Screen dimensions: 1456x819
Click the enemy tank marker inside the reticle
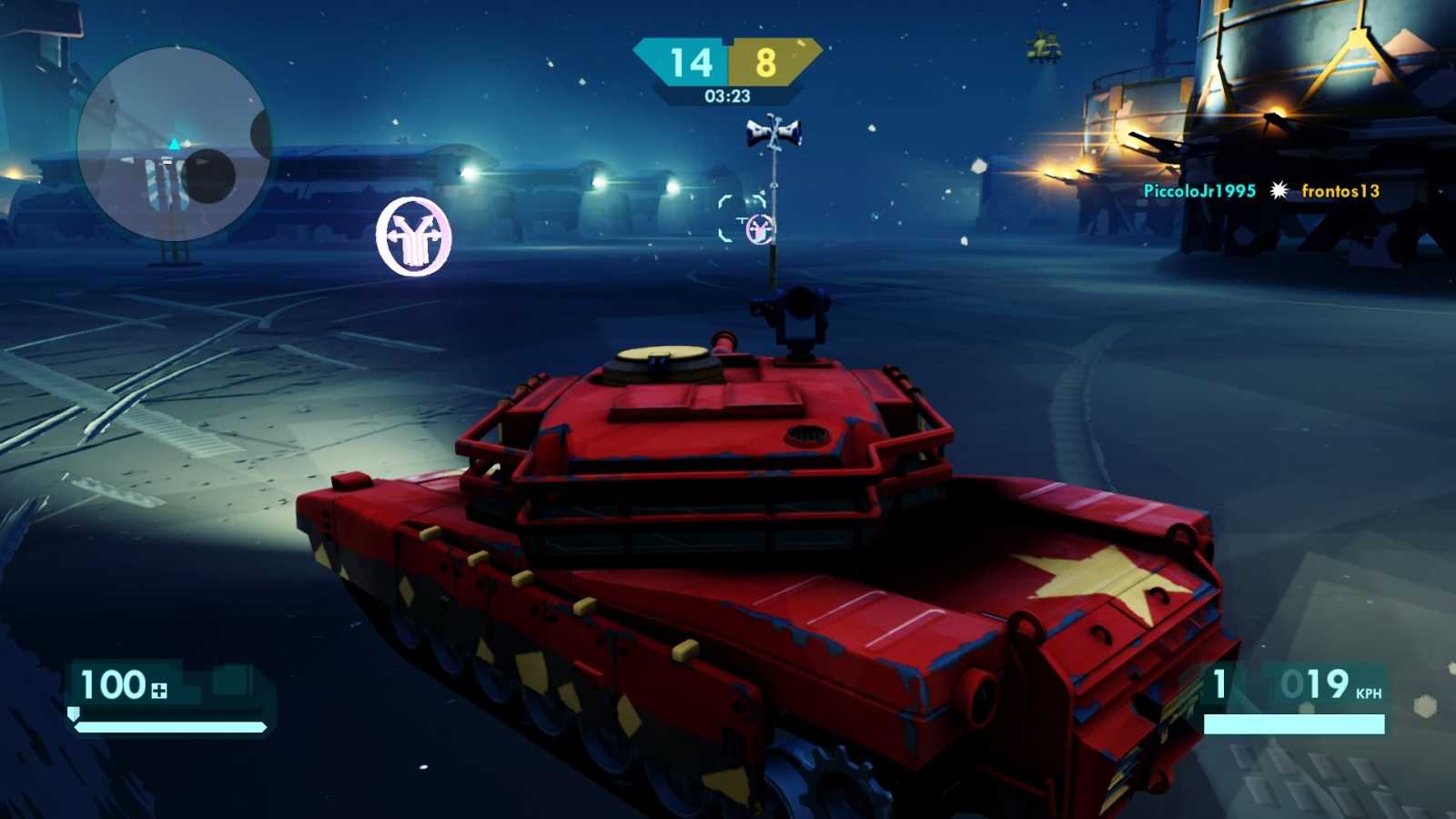pos(761,231)
